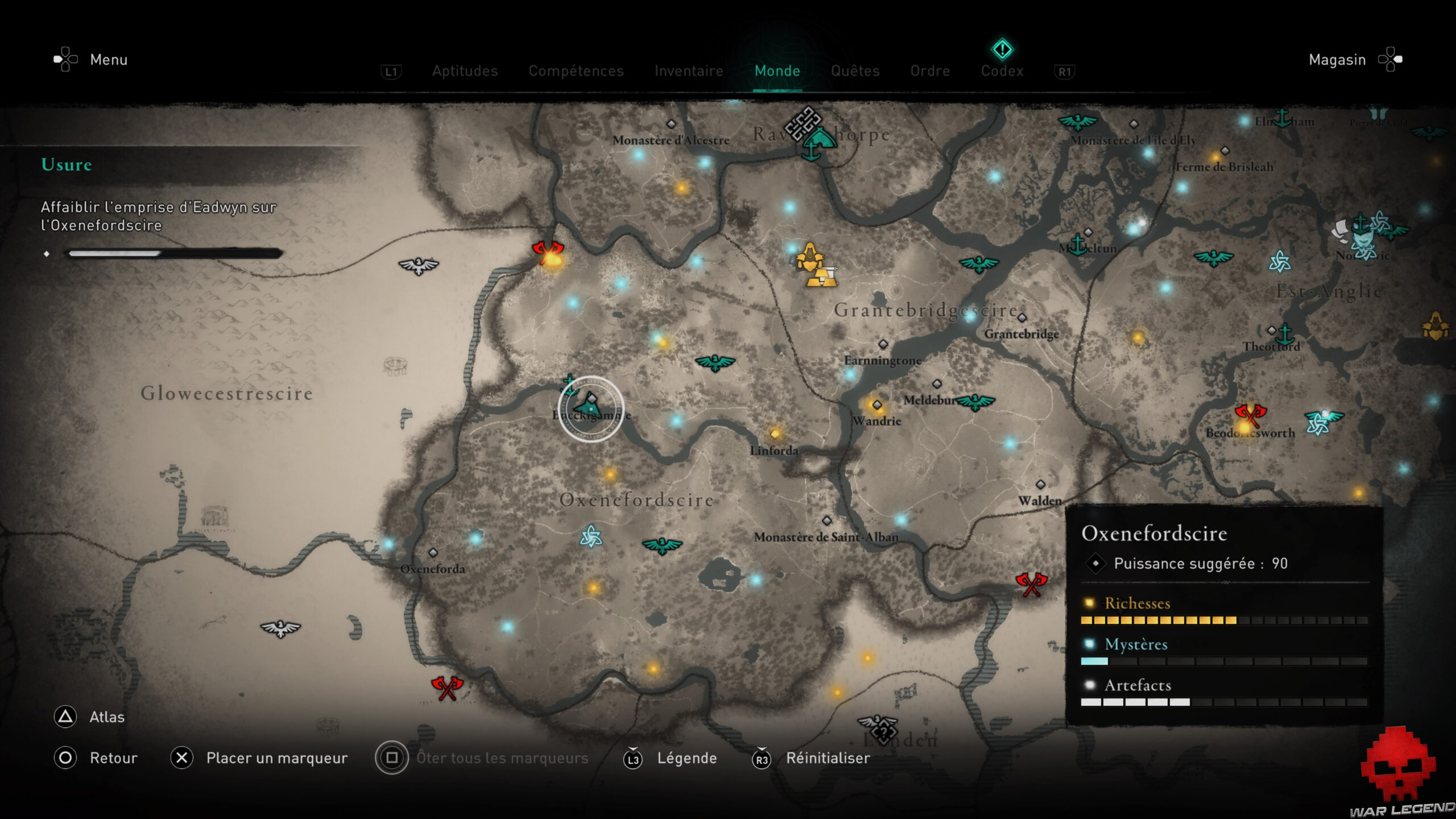Switch to the Quêtes tab
Image resolution: width=1456 pixels, height=819 pixels.
tap(855, 71)
